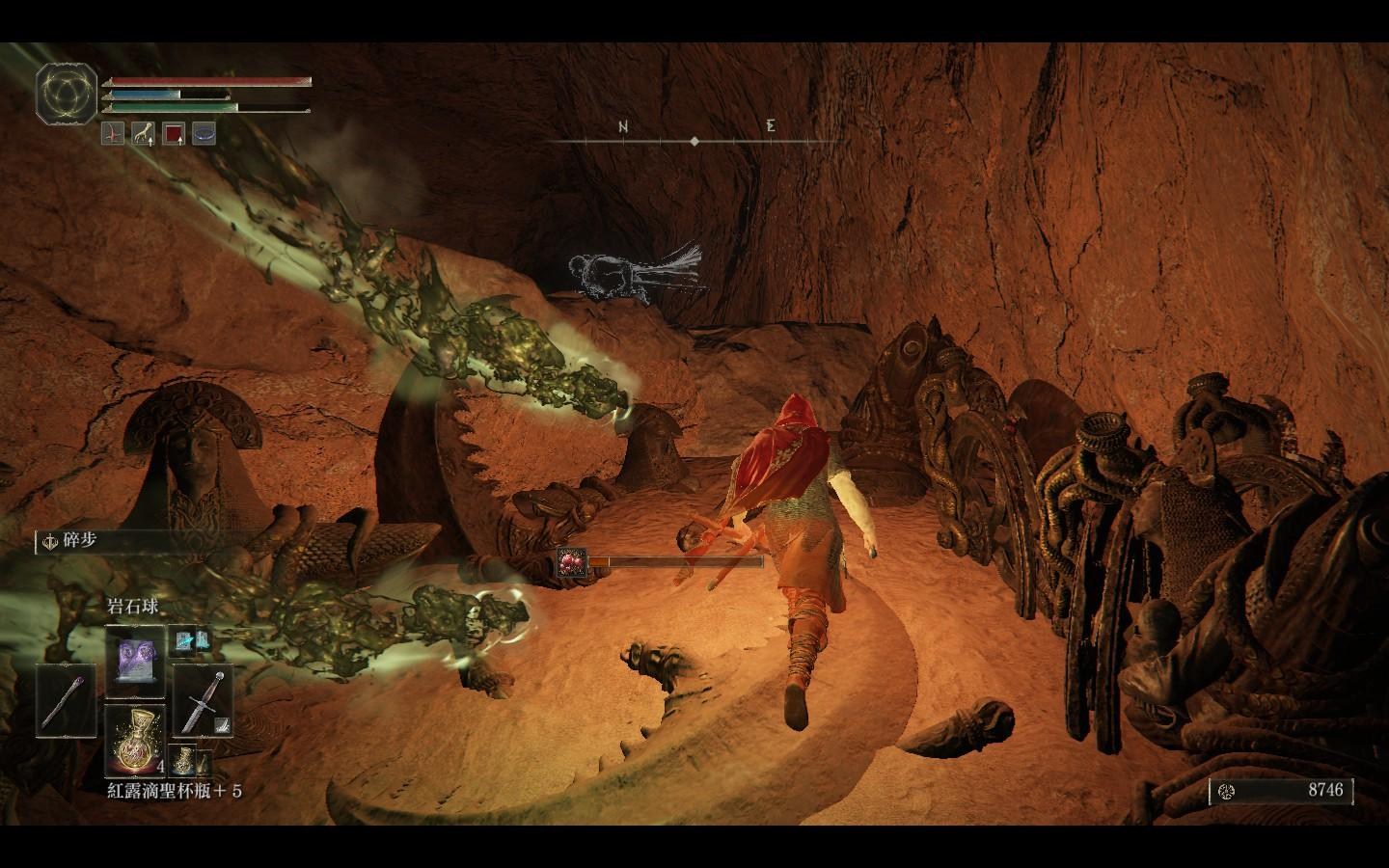This screenshot has width=1389, height=868.
Task: Click the blue ring buff icon
Action: click(204, 134)
